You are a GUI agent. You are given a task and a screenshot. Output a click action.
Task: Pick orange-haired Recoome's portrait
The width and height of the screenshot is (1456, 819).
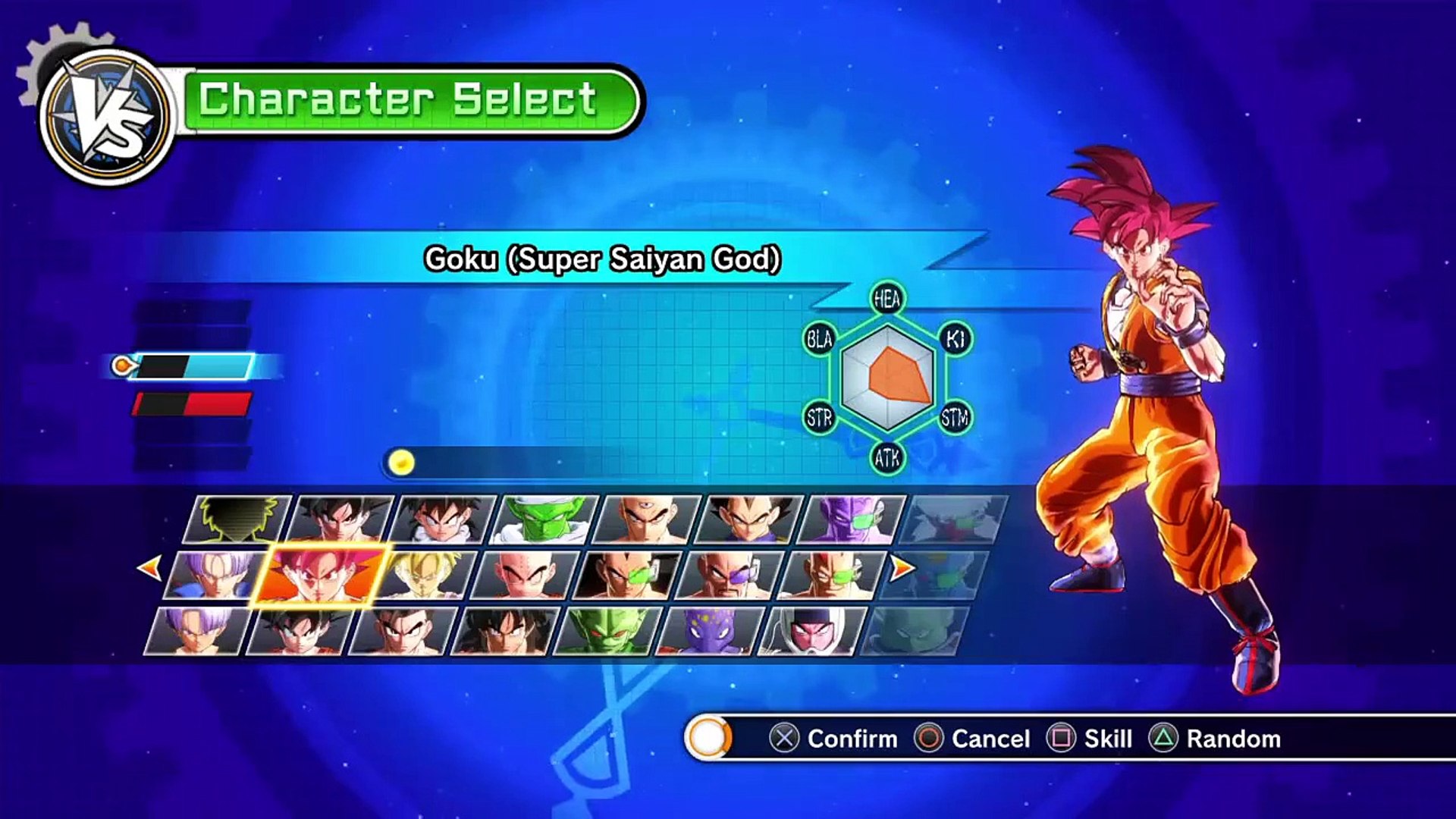pos(833,576)
